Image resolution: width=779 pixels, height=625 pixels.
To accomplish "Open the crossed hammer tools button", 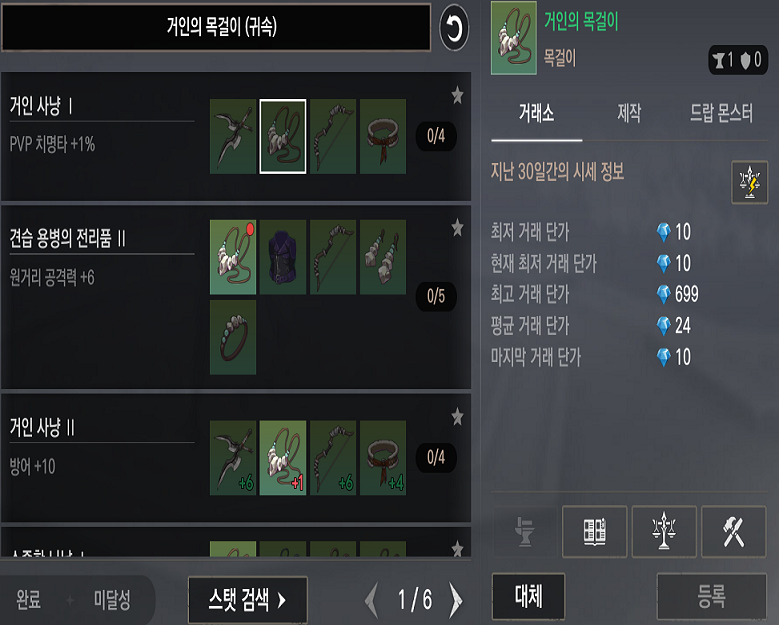I will (x=733, y=531).
